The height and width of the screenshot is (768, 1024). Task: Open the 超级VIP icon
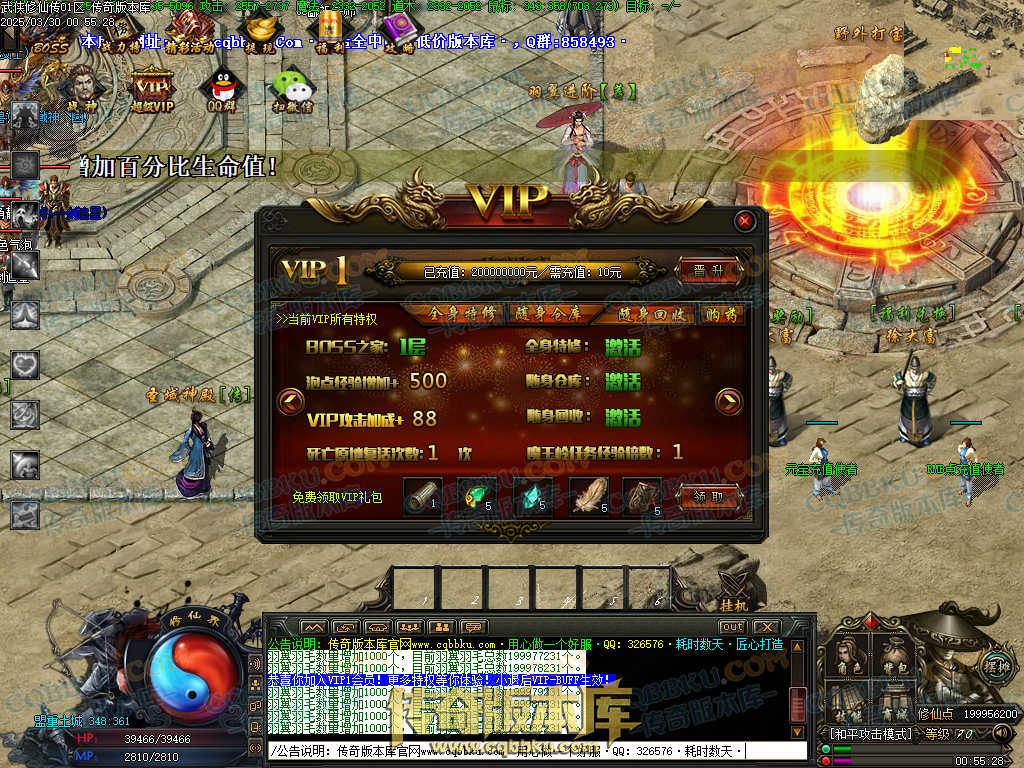coord(153,88)
